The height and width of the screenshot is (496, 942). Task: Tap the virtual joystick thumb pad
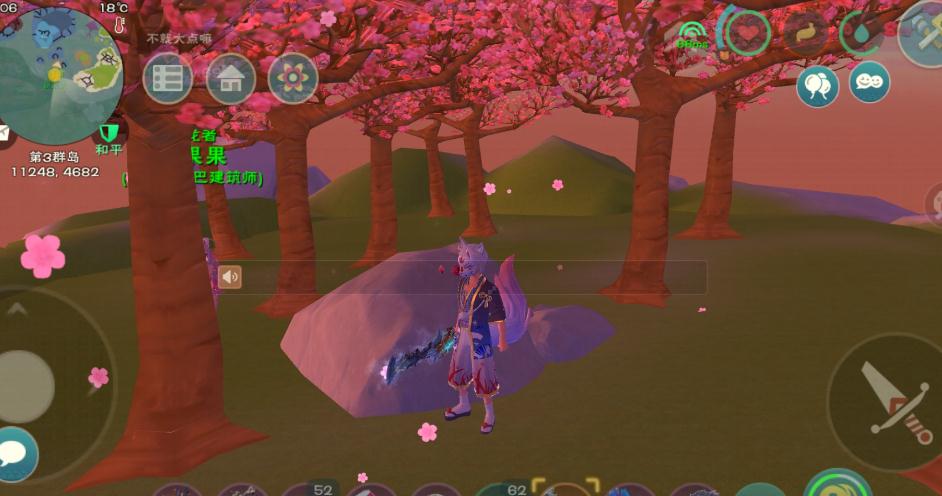(26, 384)
